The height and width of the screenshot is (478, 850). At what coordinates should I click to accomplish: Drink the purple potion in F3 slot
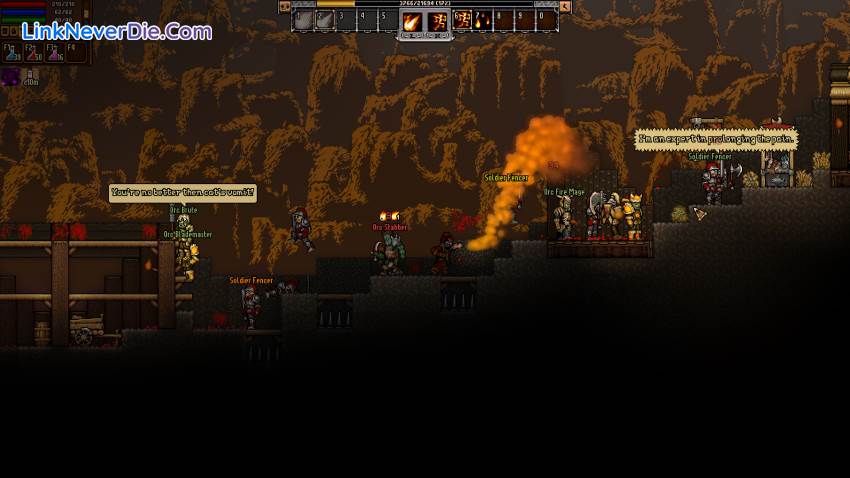click(x=54, y=54)
